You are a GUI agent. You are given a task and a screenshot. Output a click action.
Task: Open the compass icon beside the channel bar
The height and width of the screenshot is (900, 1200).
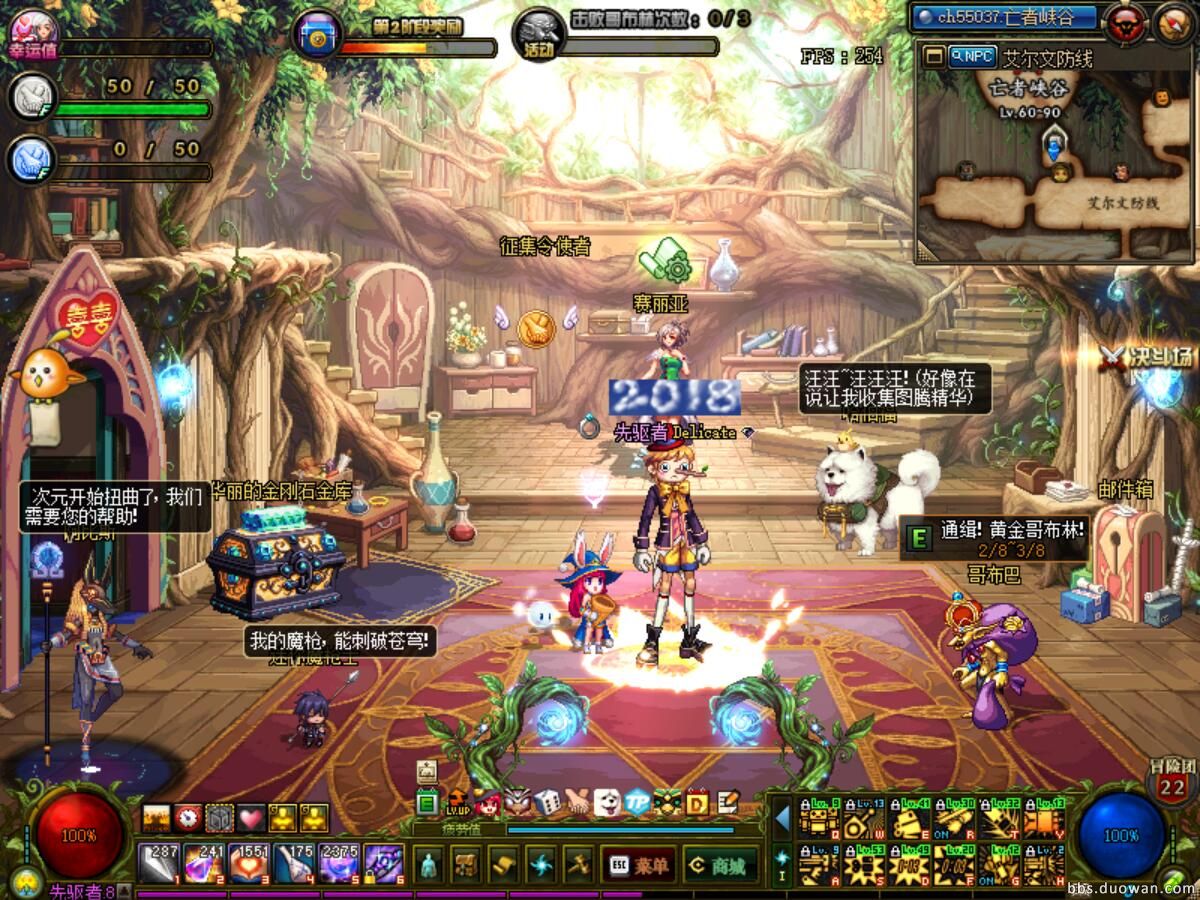pos(1172,22)
